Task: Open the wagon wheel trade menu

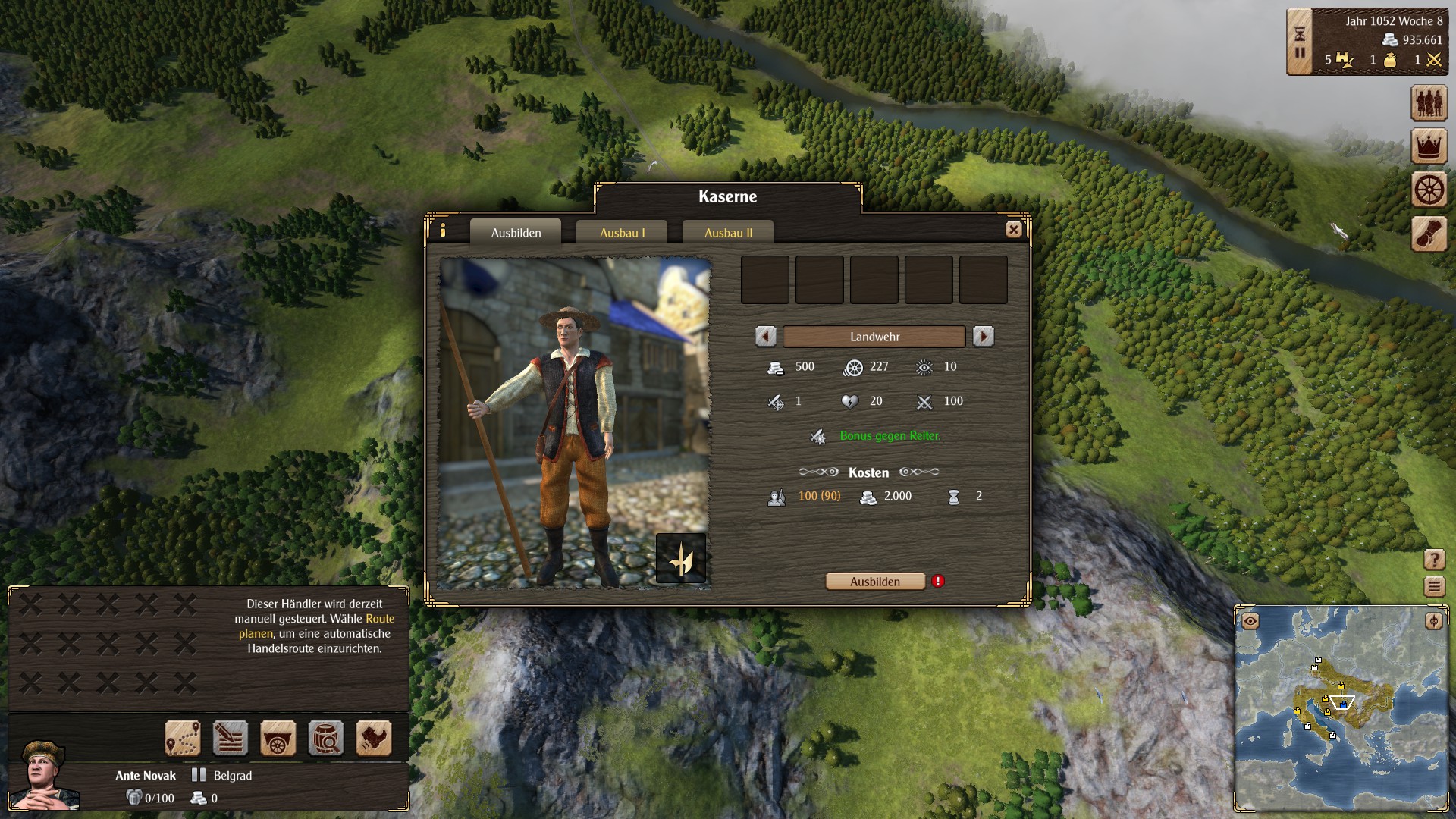Action: click(1429, 190)
